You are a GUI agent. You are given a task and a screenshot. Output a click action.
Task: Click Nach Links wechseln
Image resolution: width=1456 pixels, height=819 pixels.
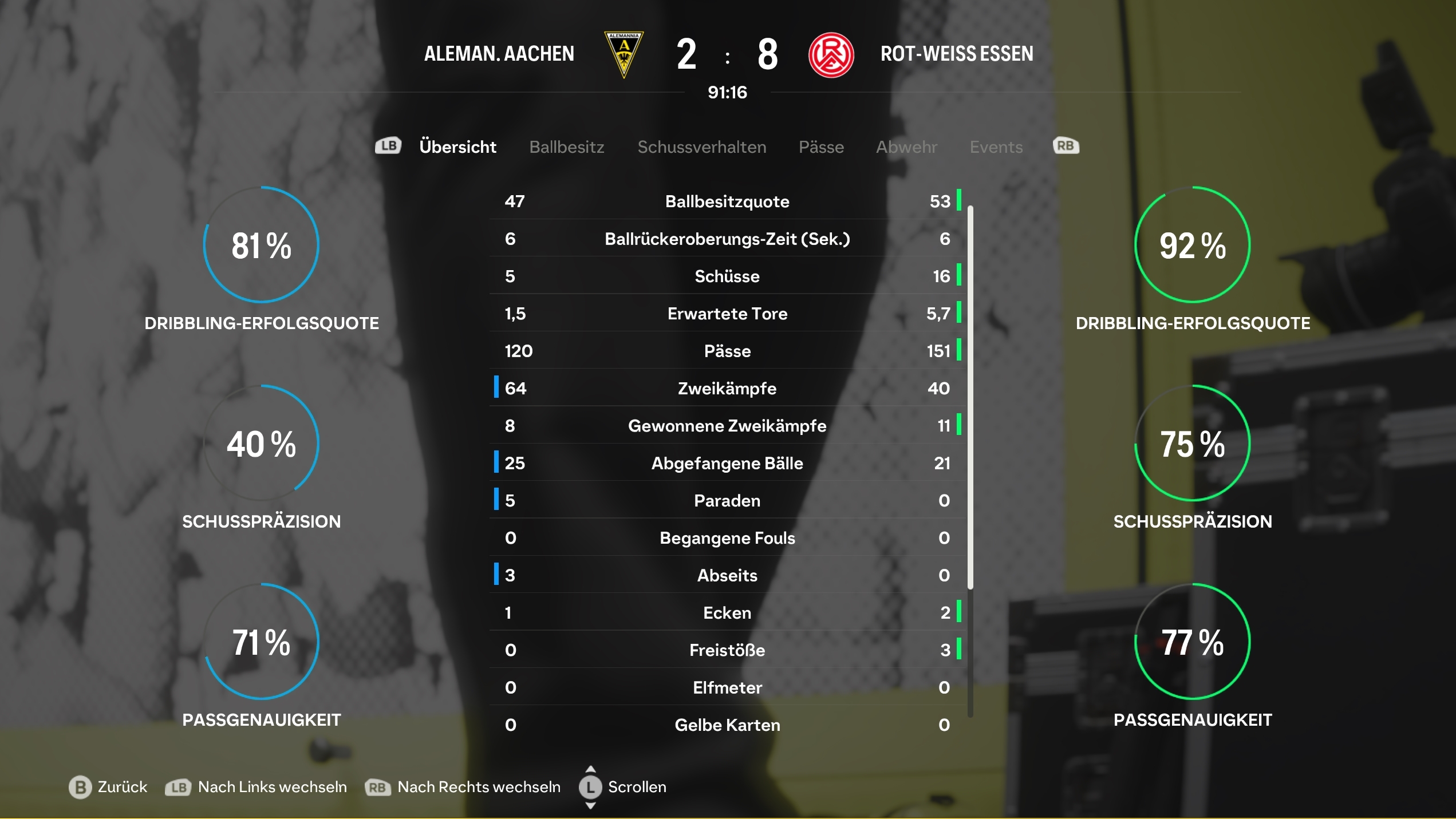[x=257, y=787]
